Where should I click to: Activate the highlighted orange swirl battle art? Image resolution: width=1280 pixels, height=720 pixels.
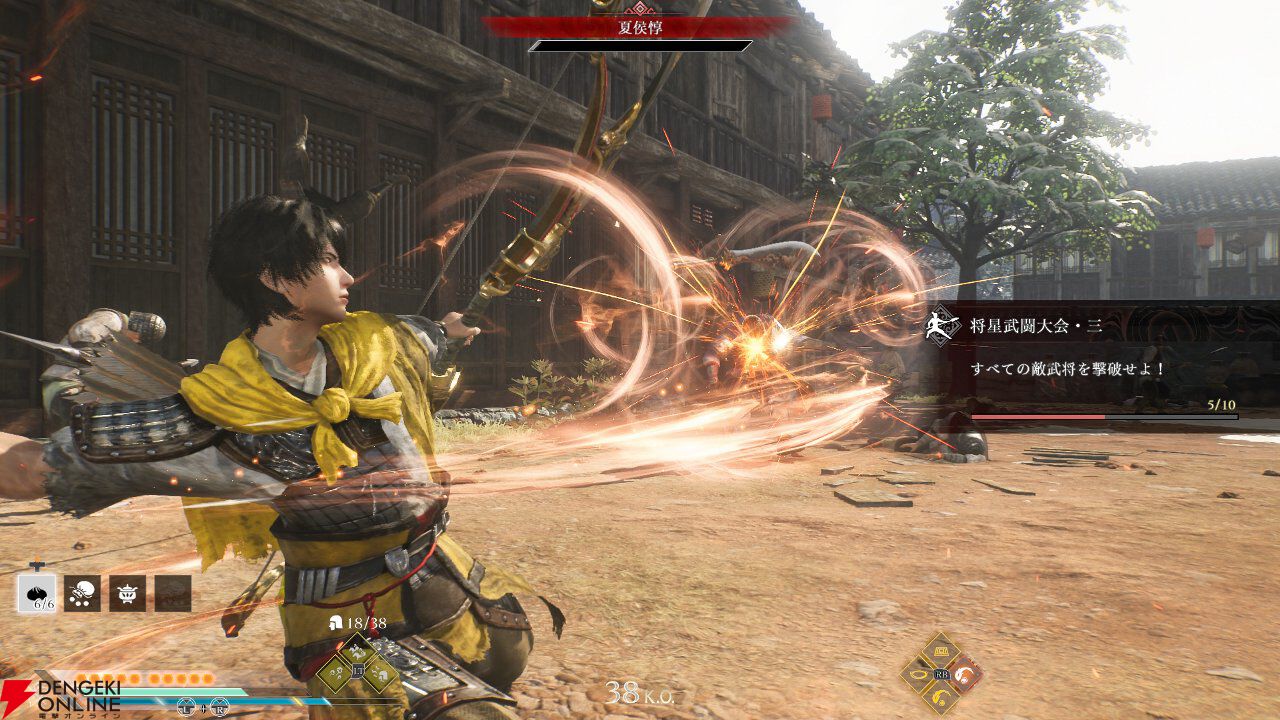tap(965, 673)
